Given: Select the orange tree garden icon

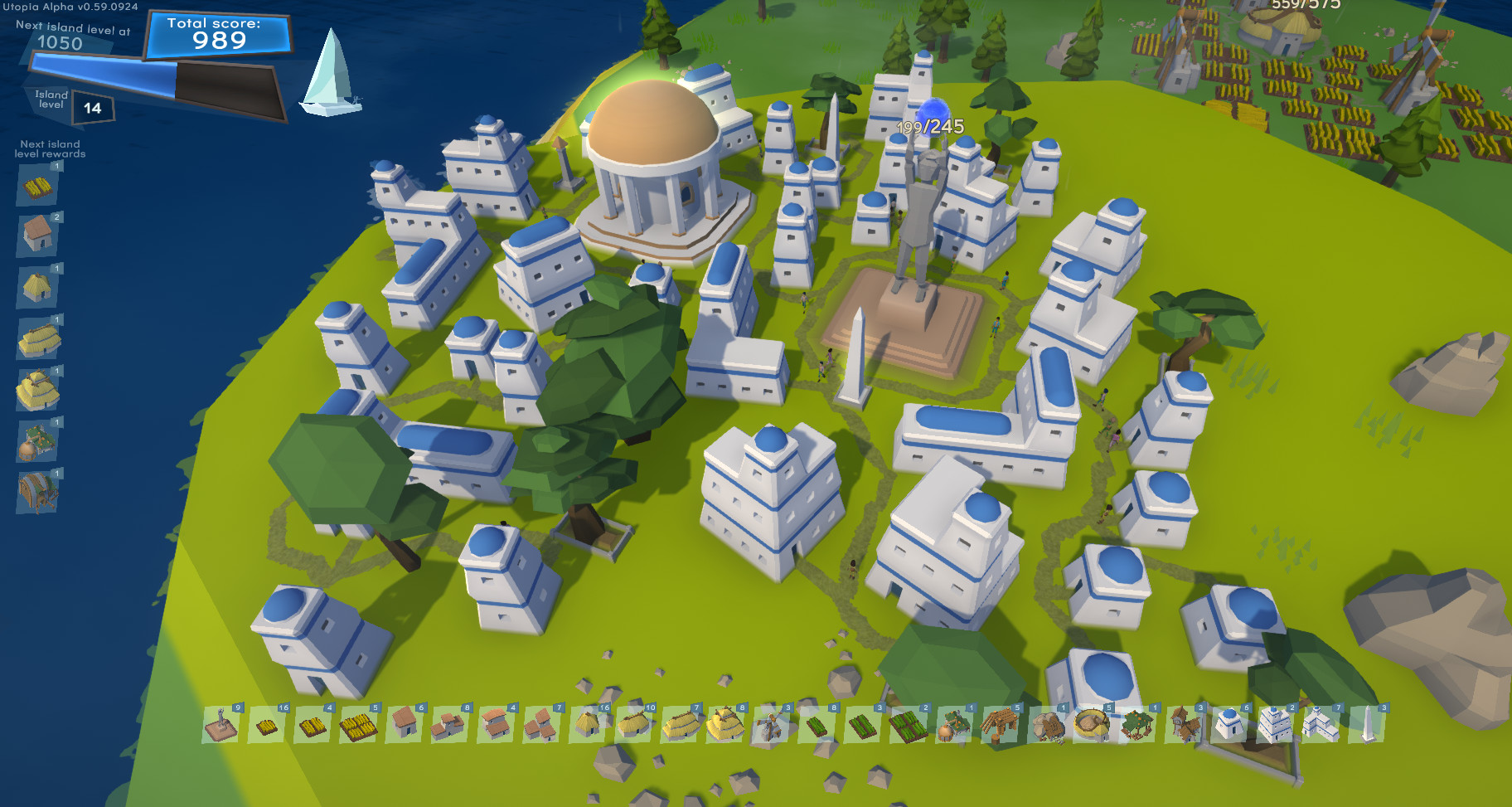Looking at the screenshot, I should 1136,727.
